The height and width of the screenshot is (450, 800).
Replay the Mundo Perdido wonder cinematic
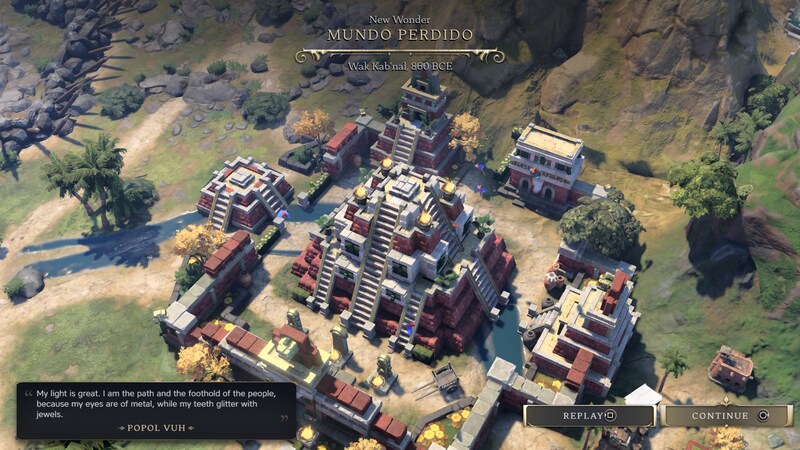(x=589, y=416)
